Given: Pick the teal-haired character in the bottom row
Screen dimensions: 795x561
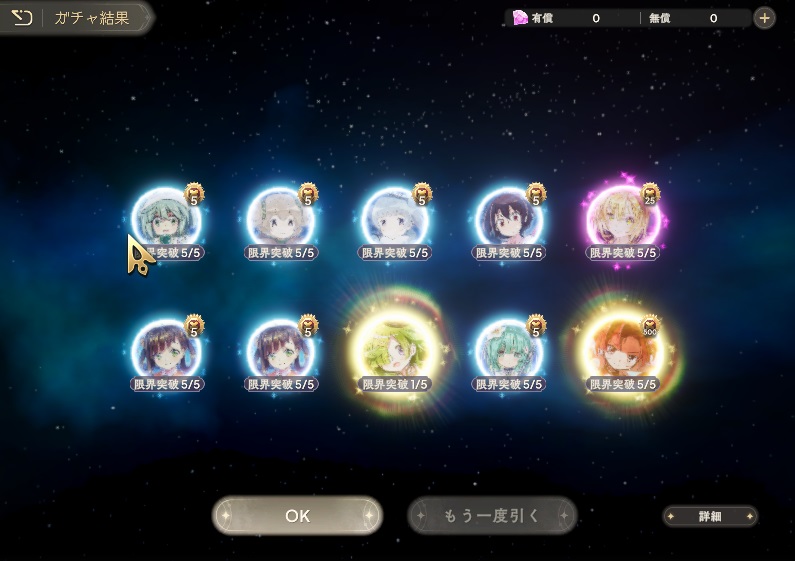Looking at the screenshot, I should [x=508, y=350].
